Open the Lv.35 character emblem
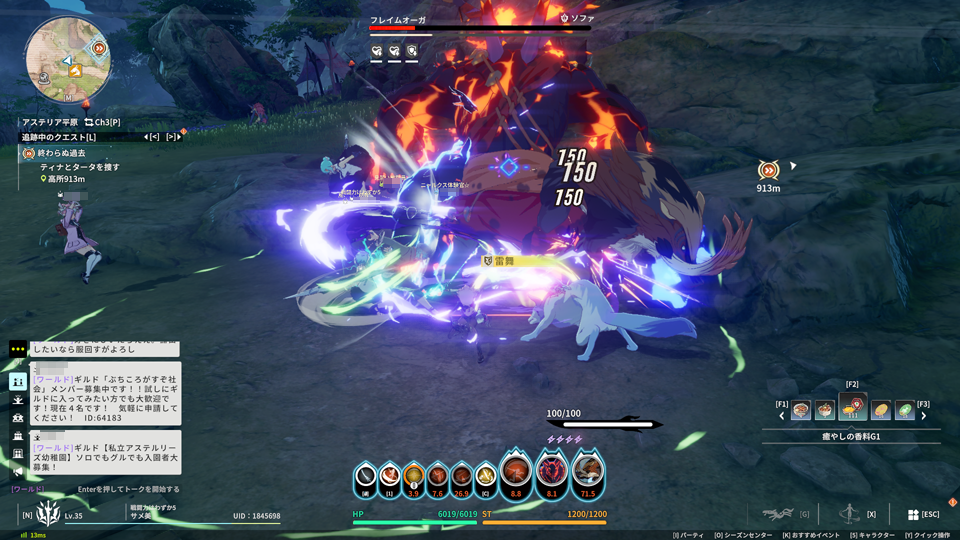Screen dimensions: 960x540 [48, 514]
